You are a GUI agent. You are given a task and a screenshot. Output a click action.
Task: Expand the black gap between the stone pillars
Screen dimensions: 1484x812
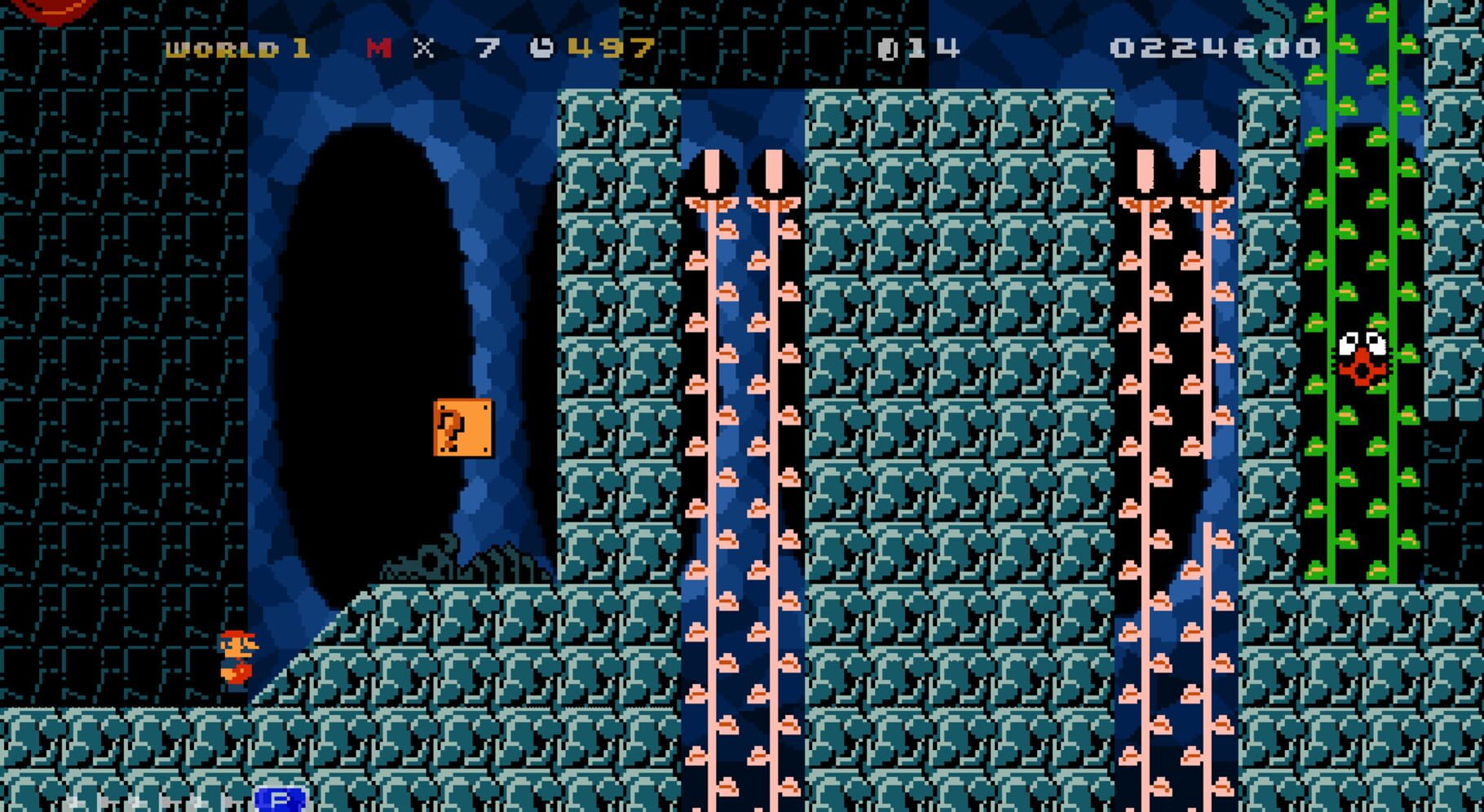click(742, 408)
